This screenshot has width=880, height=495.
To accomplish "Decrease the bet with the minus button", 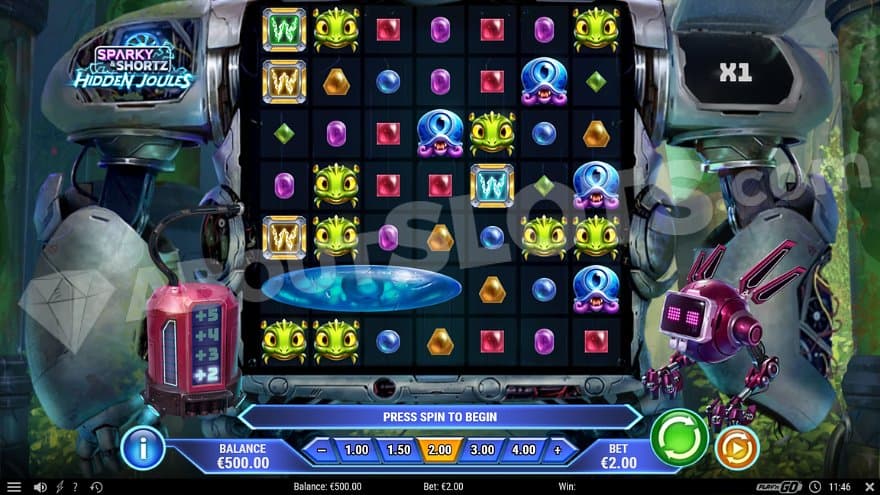I will pyautogui.click(x=322, y=450).
